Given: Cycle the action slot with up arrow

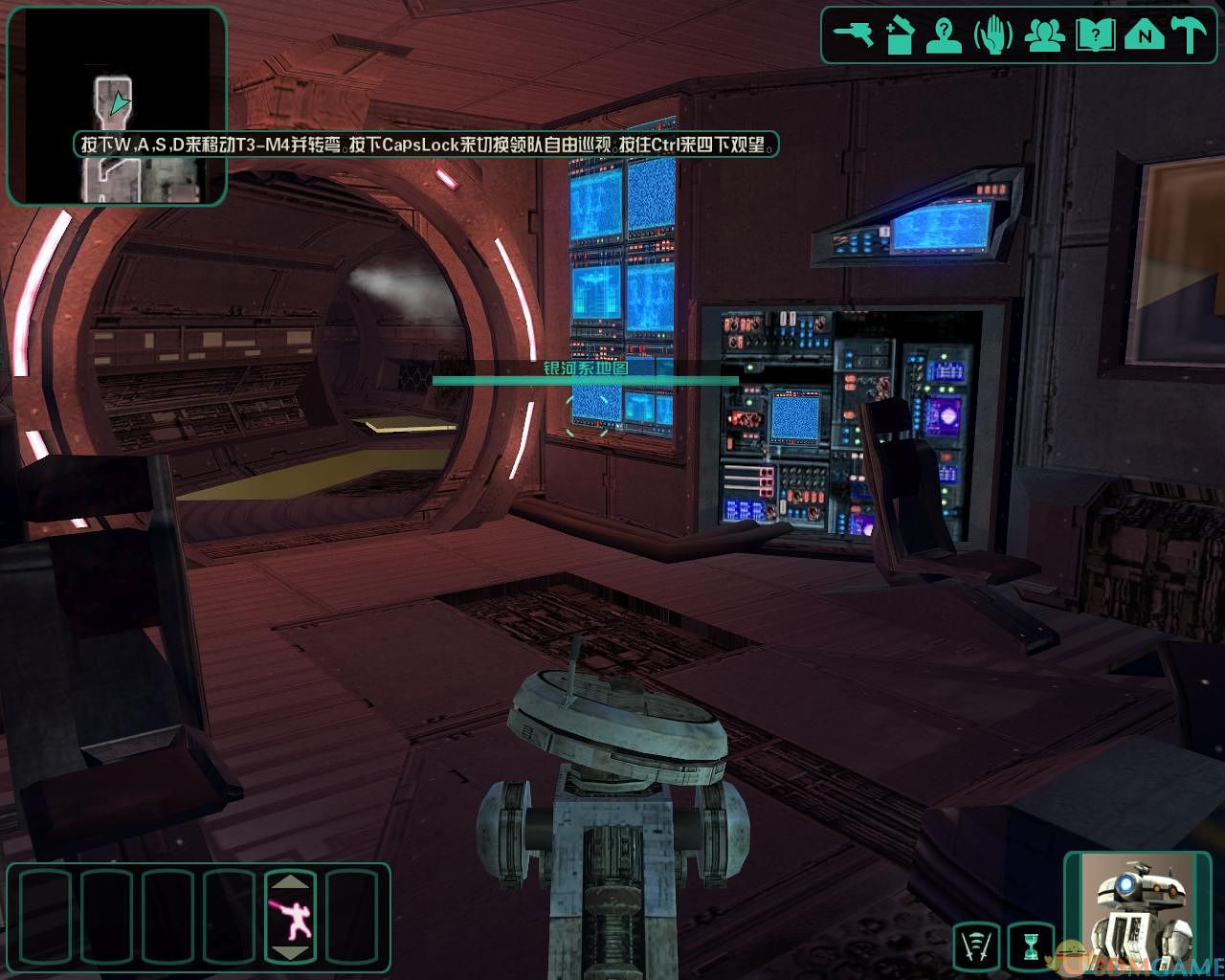Looking at the screenshot, I should coord(289,881).
